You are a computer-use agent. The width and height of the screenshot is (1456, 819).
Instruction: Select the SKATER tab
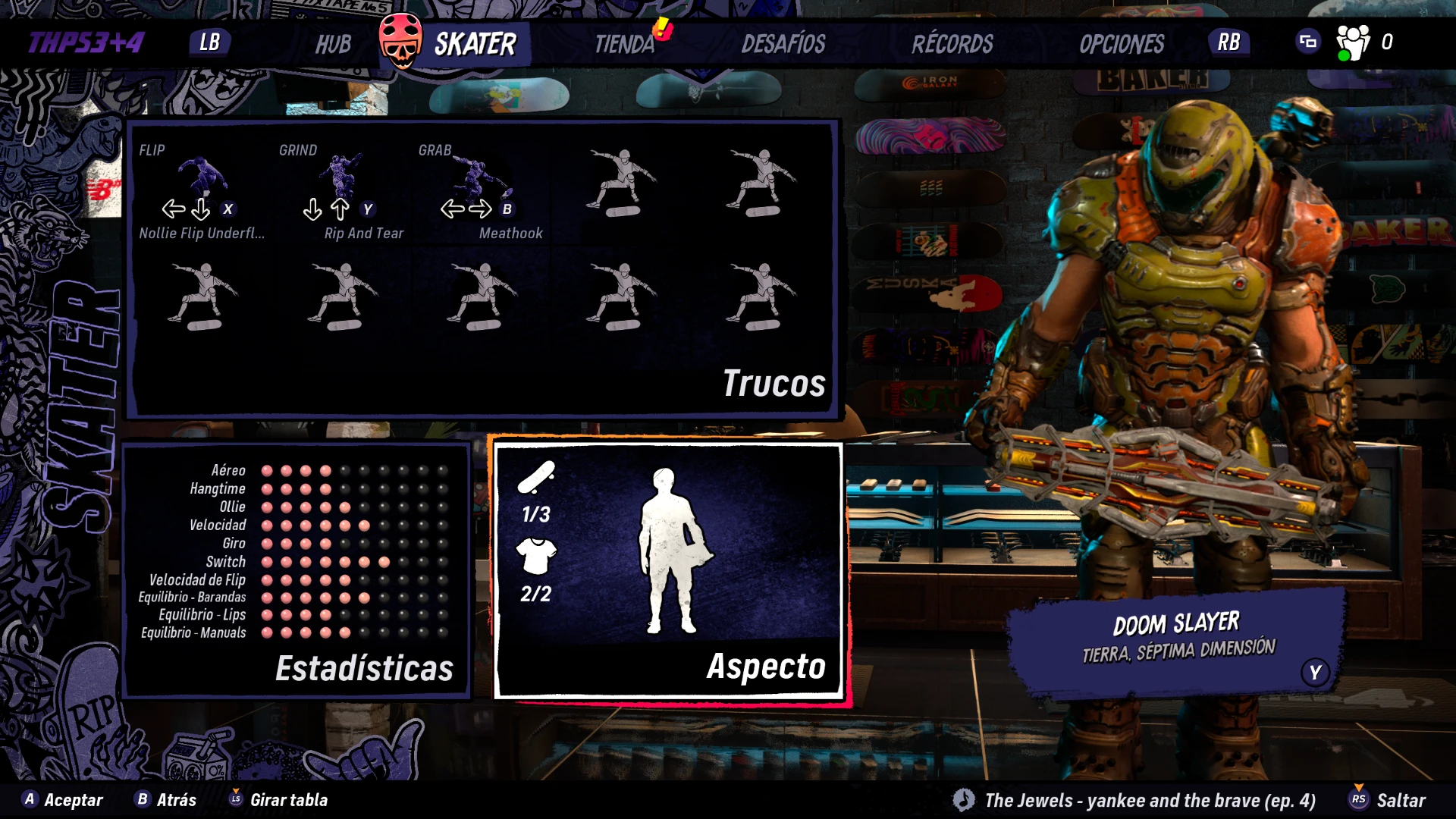[474, 44]
